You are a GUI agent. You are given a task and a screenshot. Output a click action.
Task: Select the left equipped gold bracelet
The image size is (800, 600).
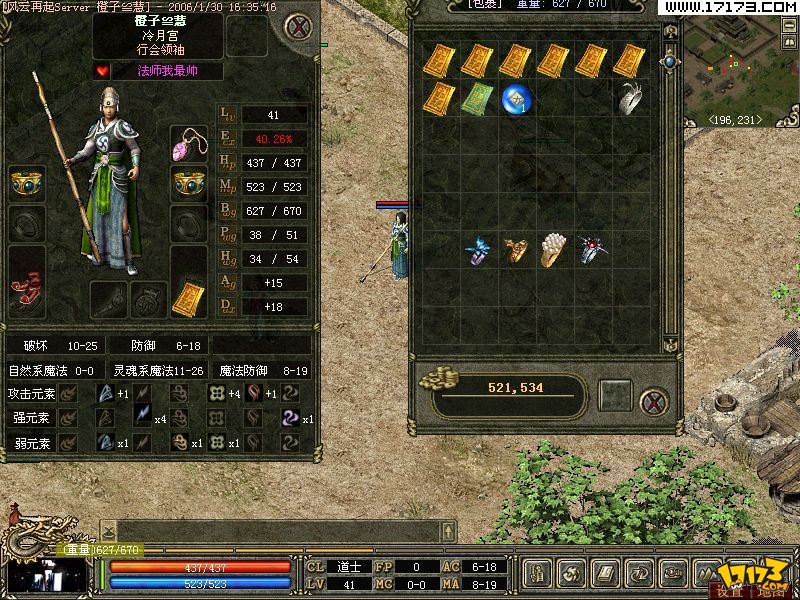click(x=27, y=183)
